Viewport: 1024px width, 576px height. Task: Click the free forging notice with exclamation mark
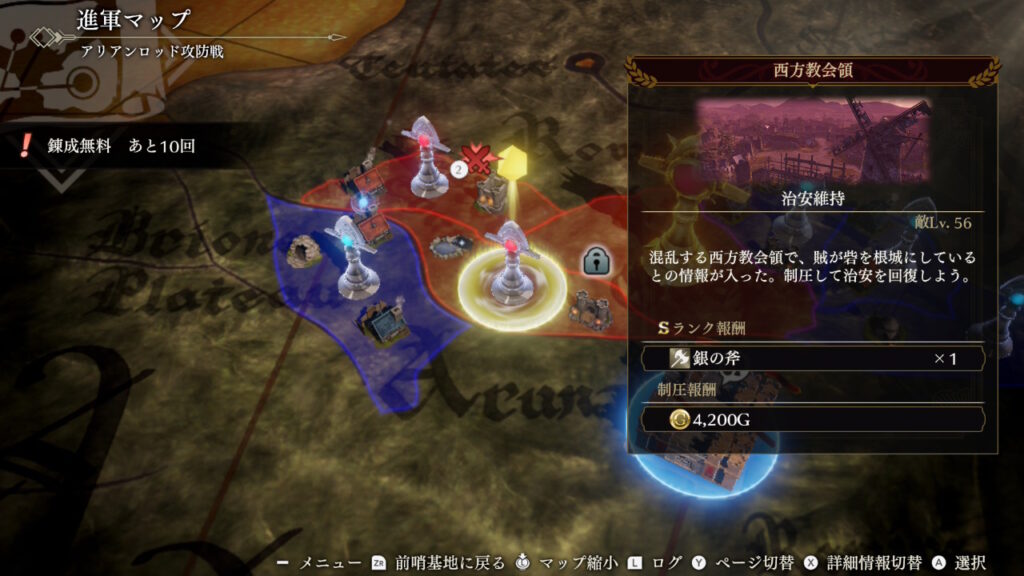tap(108, 146)
